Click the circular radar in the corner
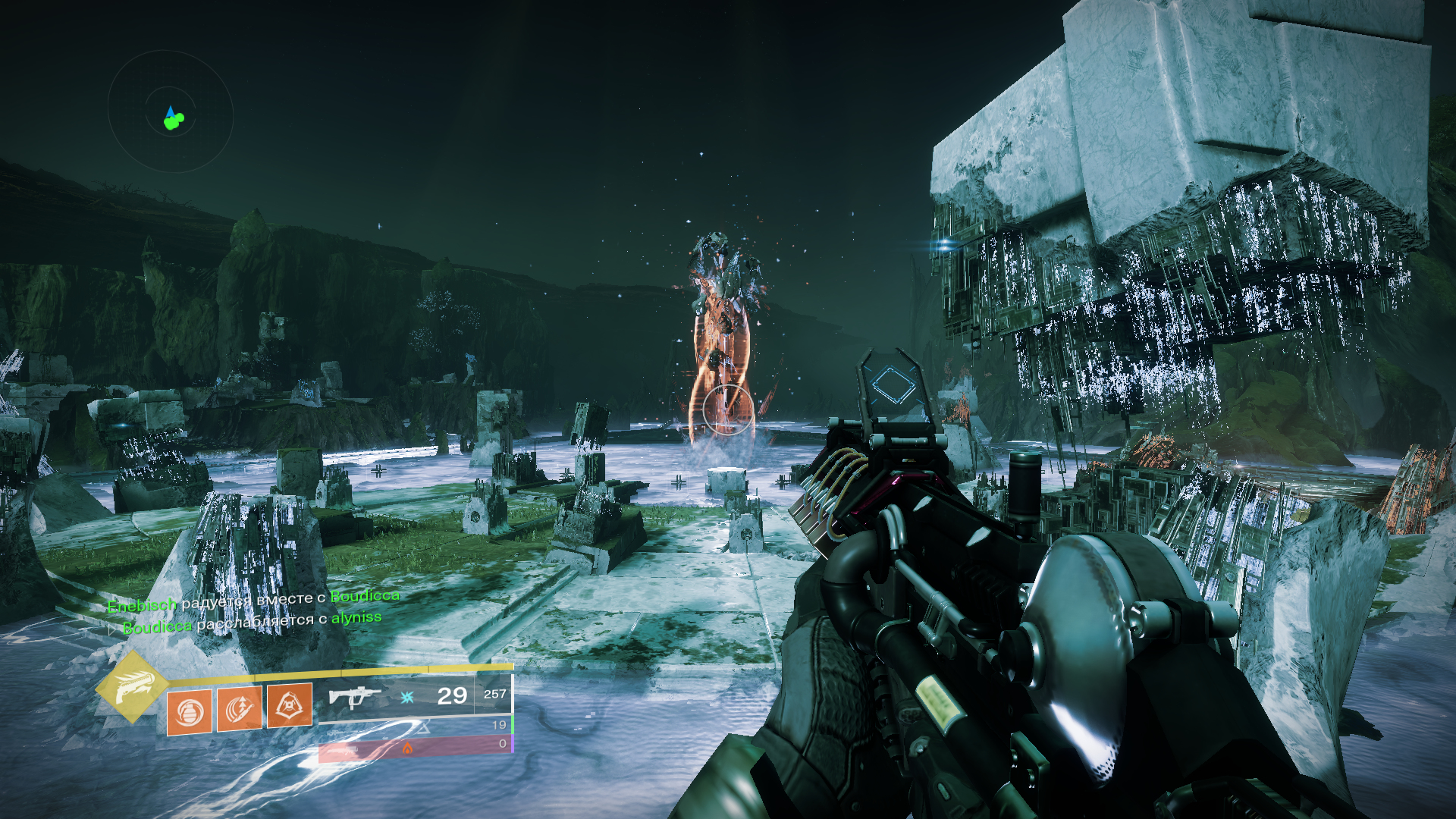The width and height of the screenshot is (1456, 819). pos(171,111)
